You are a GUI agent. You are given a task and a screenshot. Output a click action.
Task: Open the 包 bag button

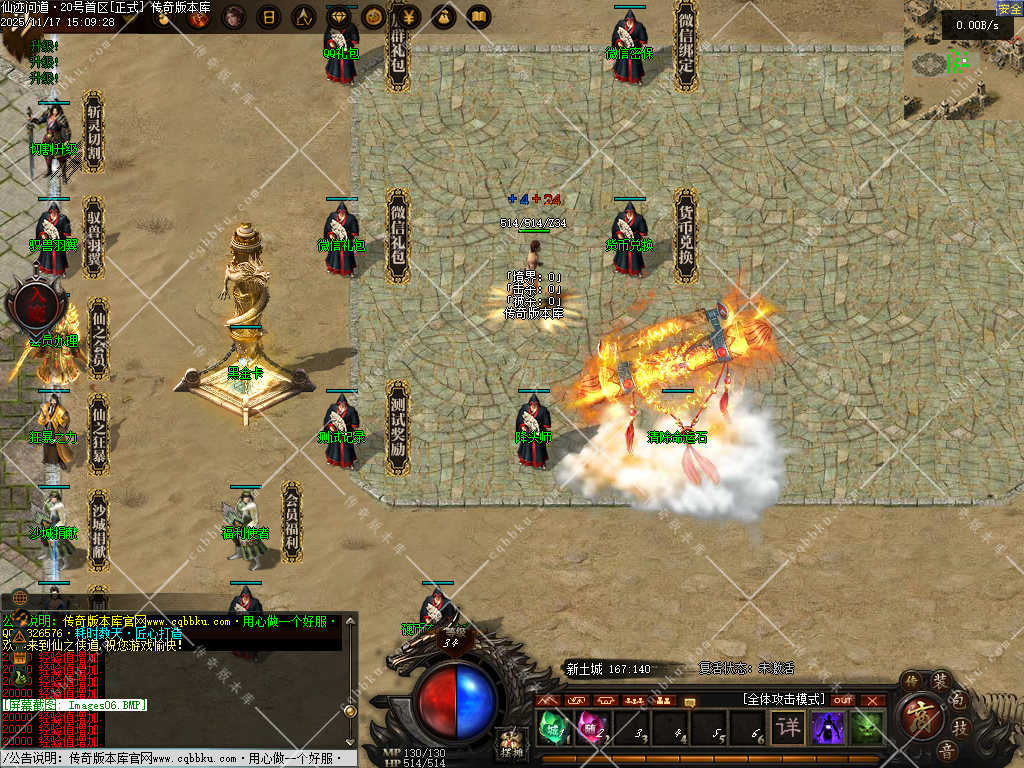(958, 701)
